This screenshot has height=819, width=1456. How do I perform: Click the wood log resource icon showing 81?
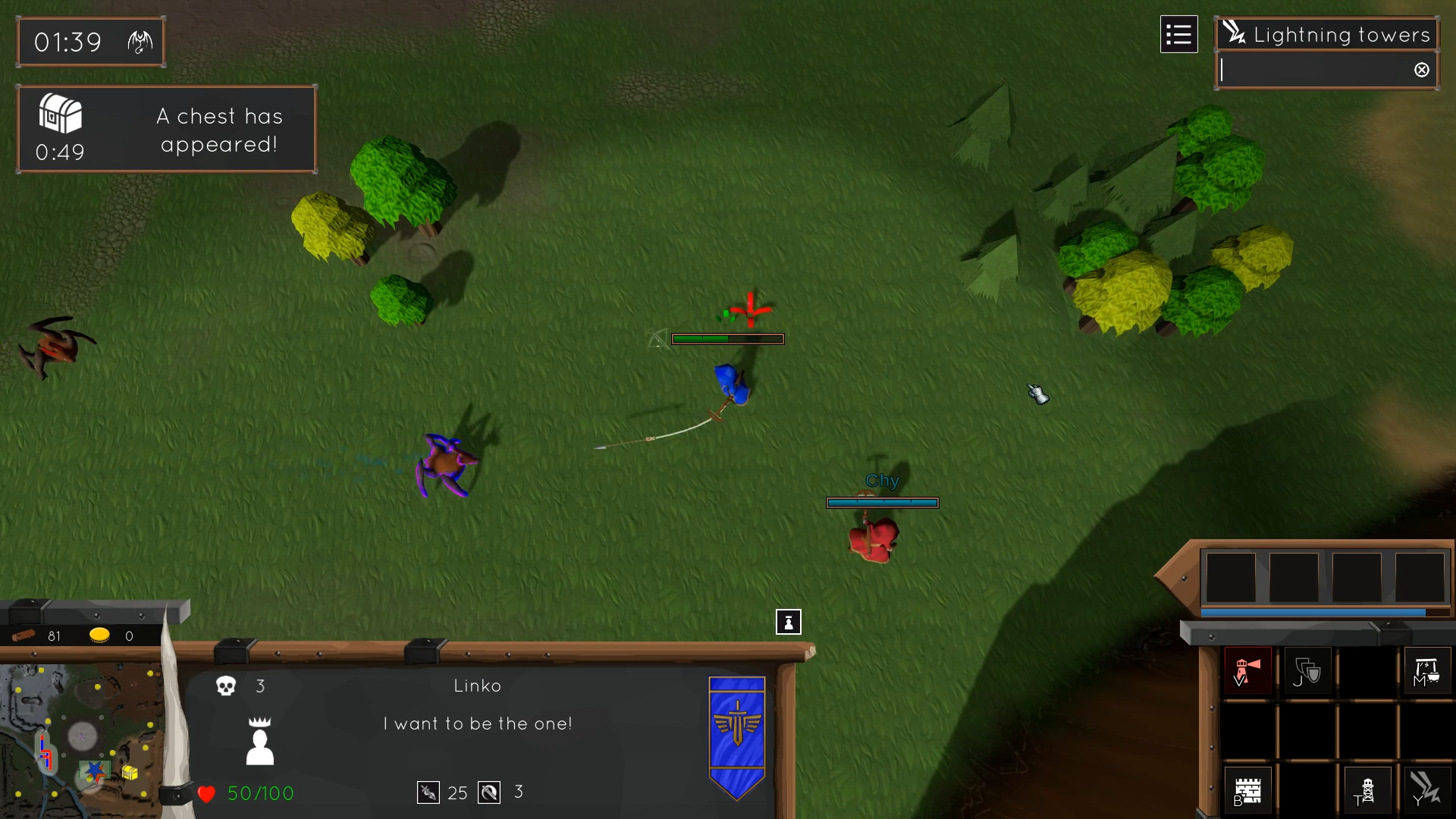(24, 636)
